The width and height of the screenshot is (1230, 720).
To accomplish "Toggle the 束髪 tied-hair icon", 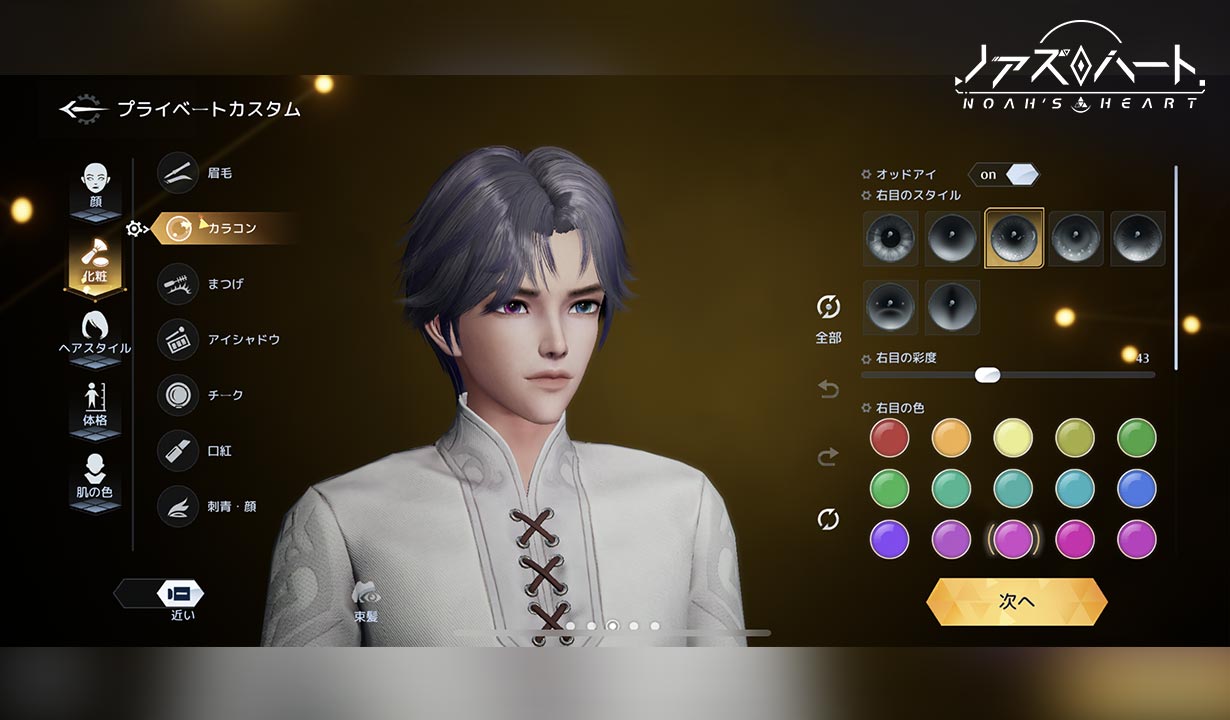I will tap(365, 597).
